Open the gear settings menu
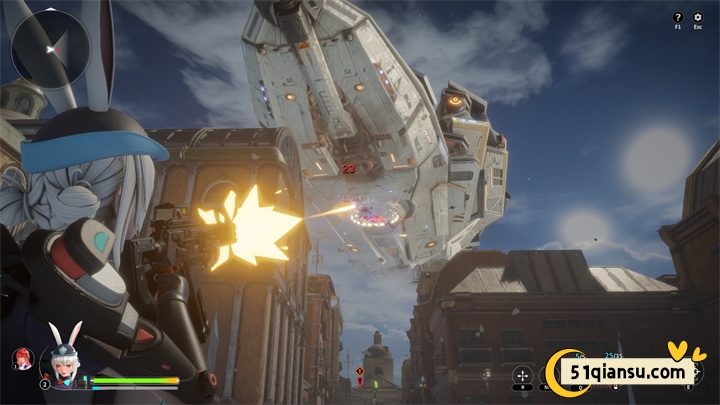This screenshot has height=405, width=720. point(697,17)
